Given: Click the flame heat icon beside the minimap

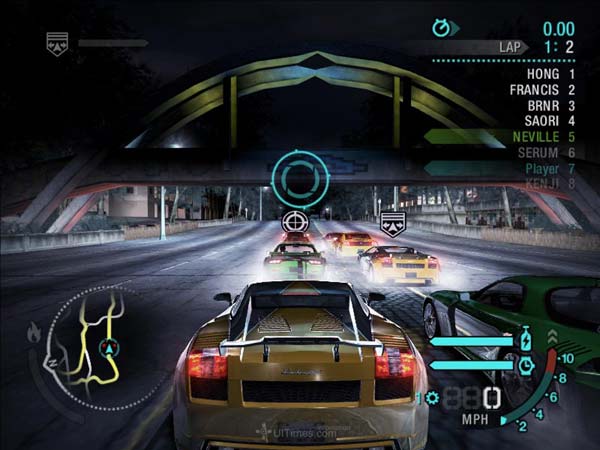Looking at the screenshot, I should pyautogui.click(x=34, y=331).
